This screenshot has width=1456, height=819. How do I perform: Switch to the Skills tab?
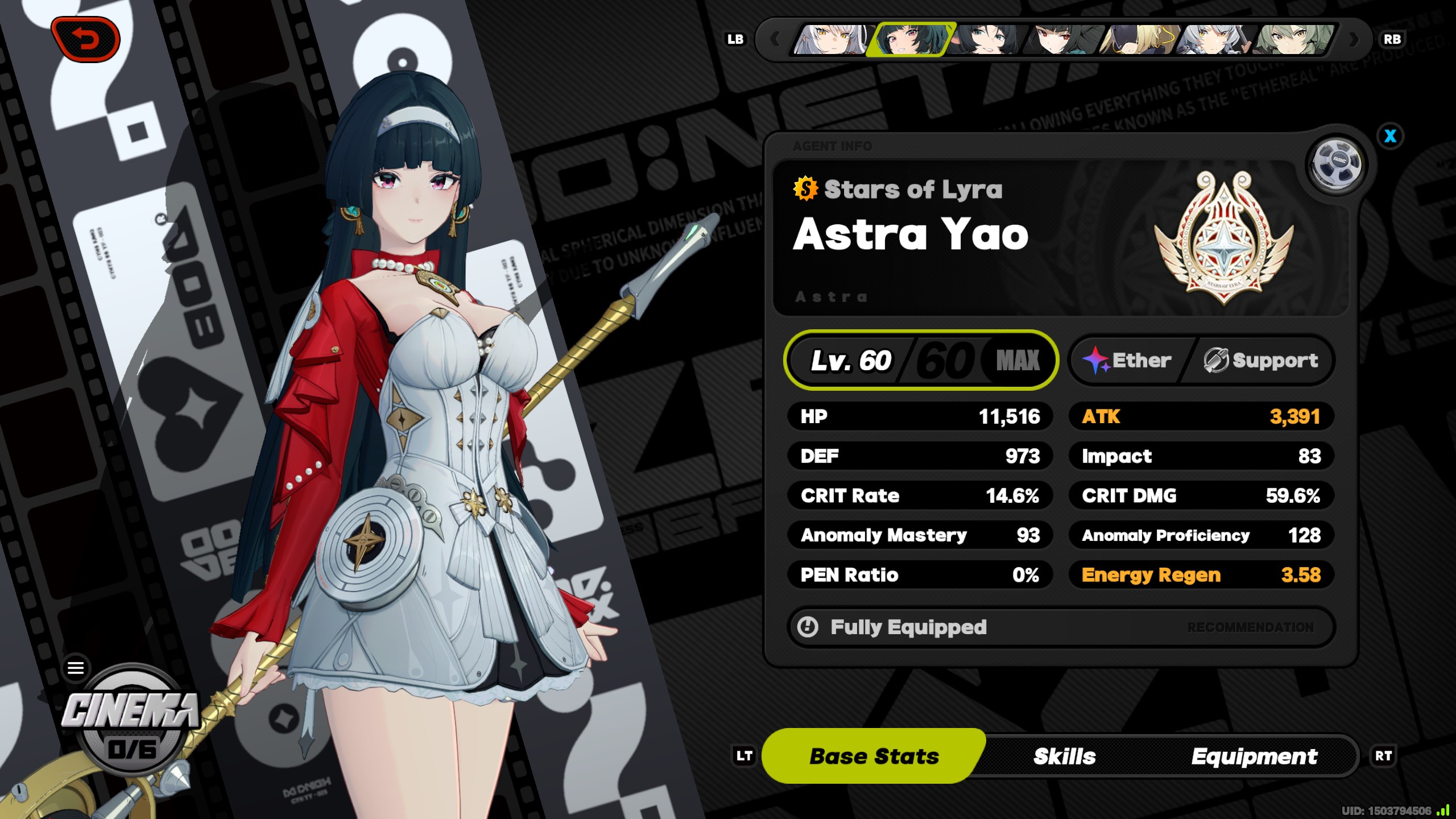coord(1064,756)
